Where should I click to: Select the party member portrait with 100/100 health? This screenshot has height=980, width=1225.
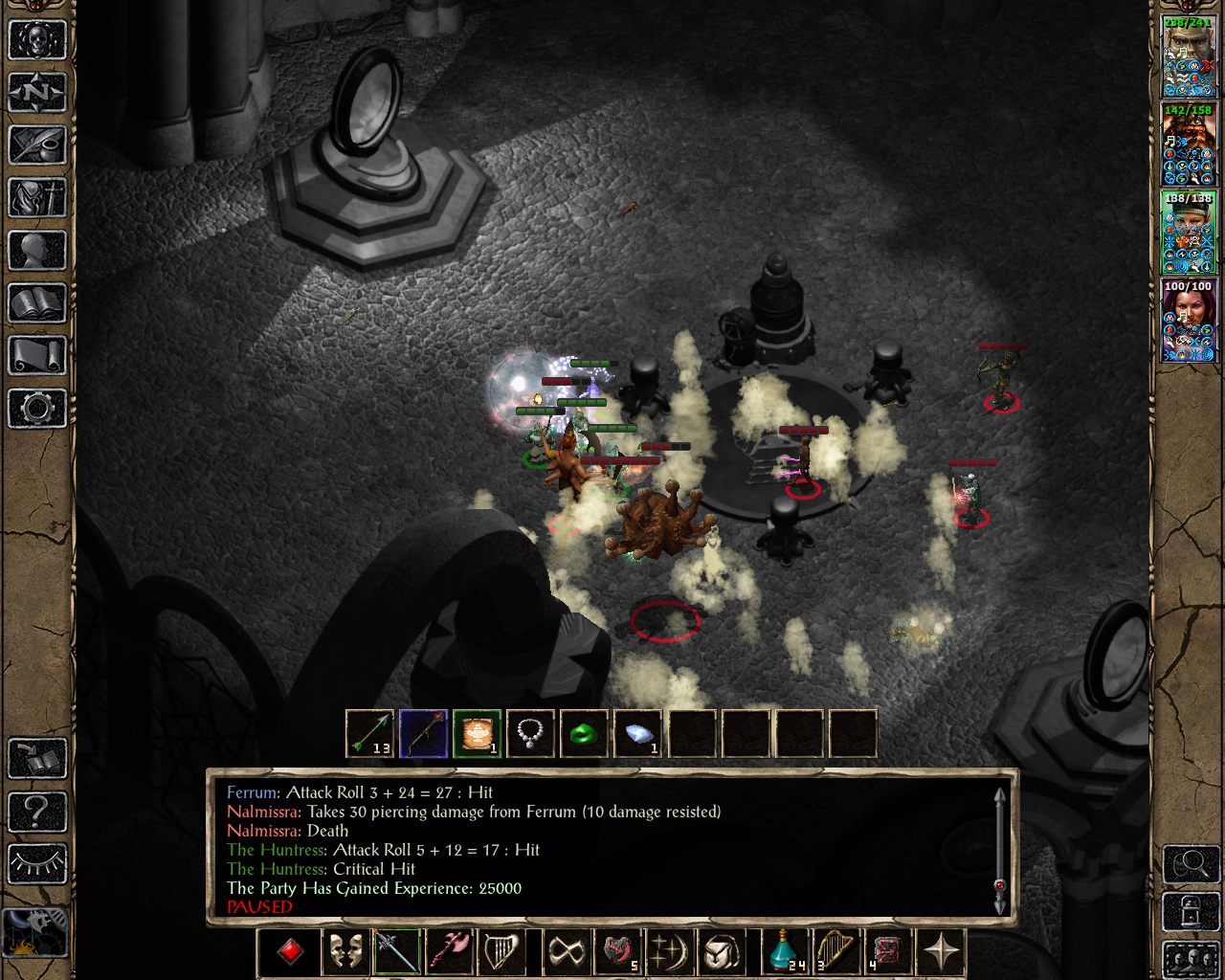pos(1189,321)
